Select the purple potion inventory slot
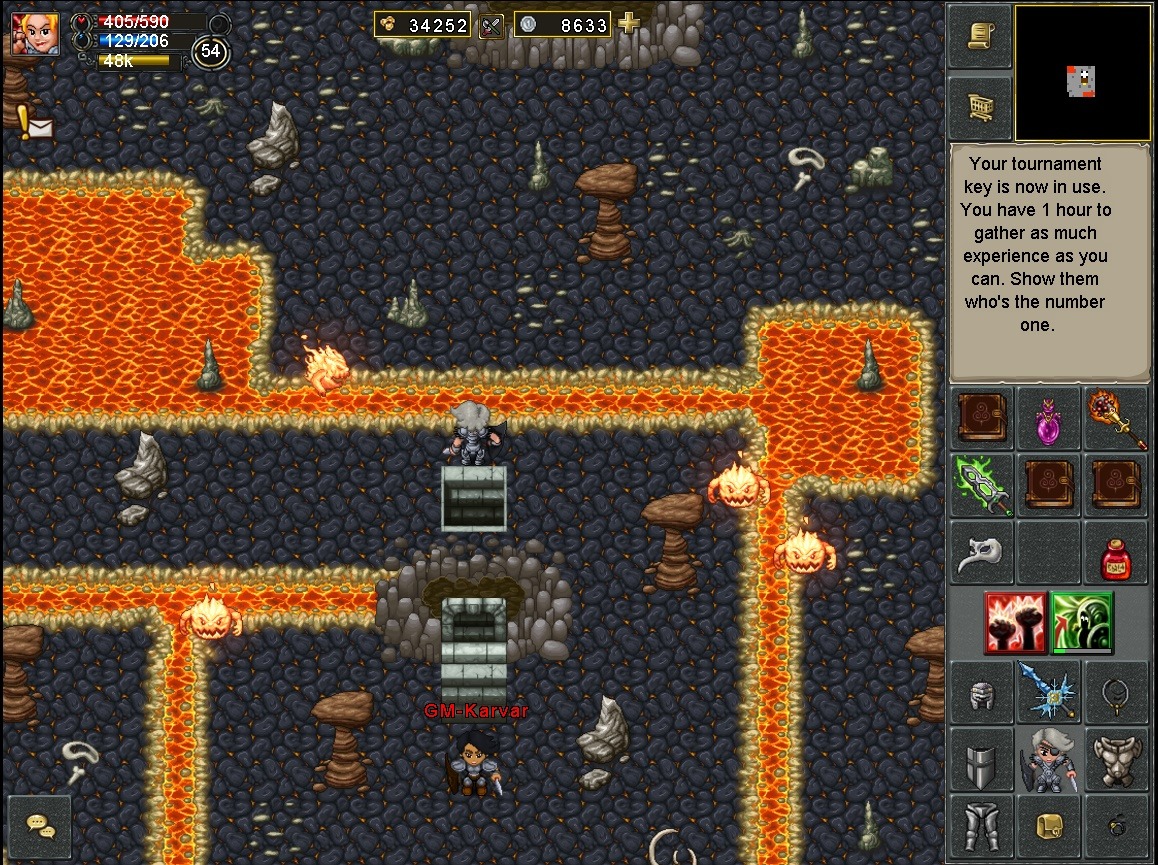The height and width of the screenshot is (865, 1158). point(1048,418)
